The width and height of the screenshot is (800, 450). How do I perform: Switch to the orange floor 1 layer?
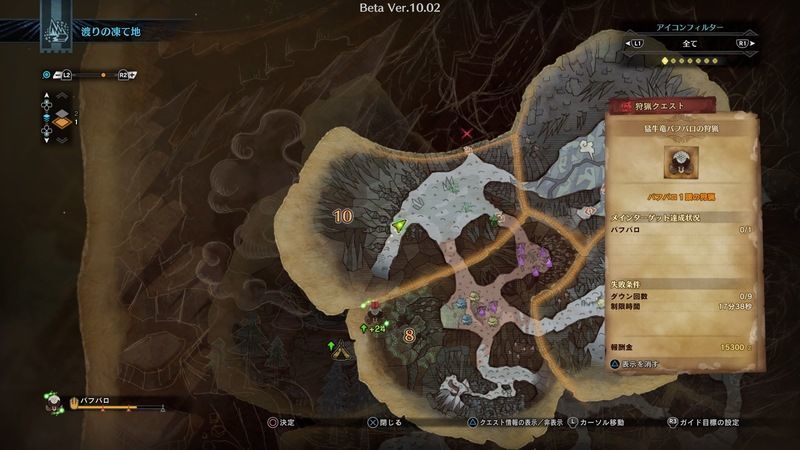tap(60, 122)
